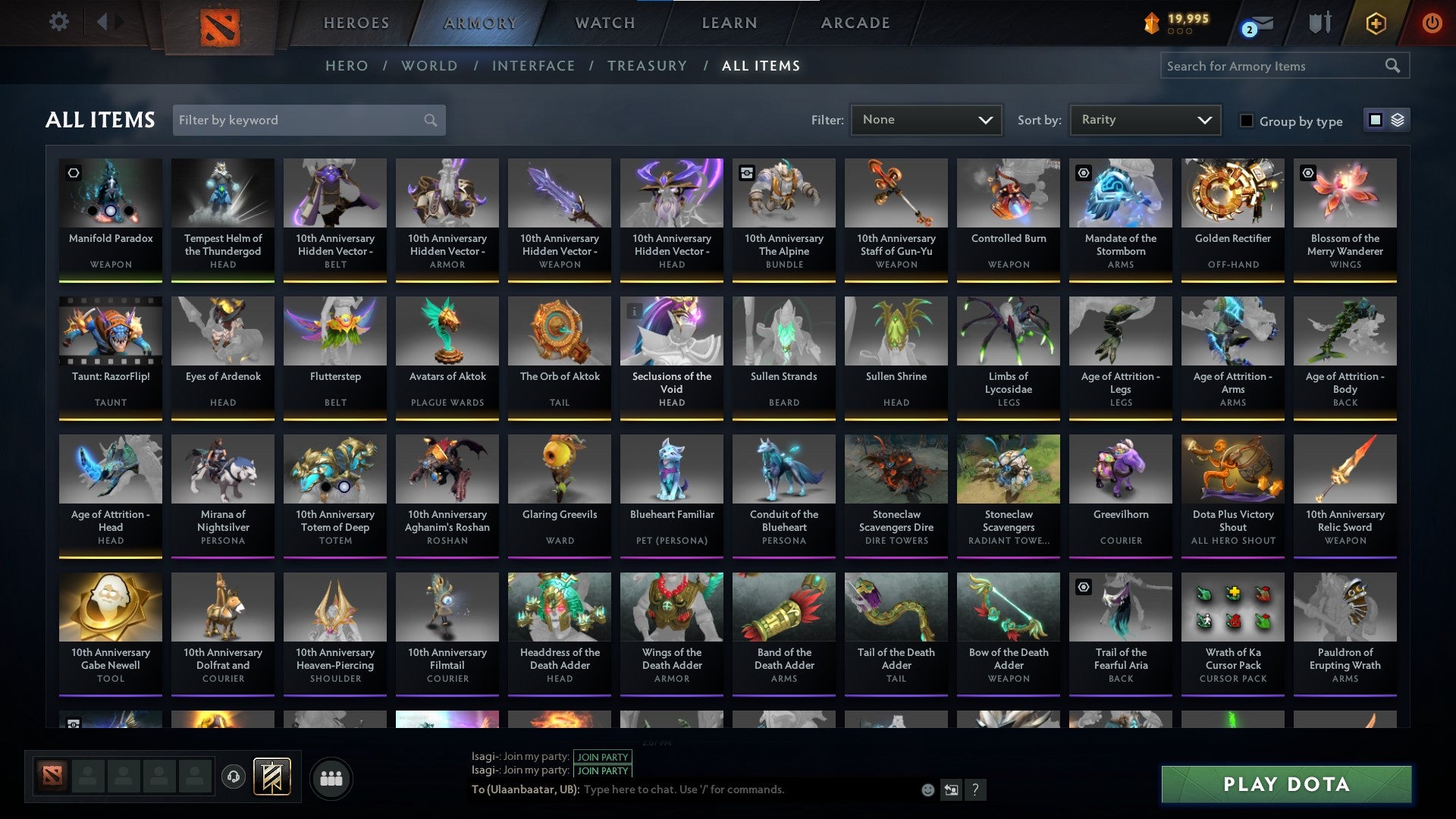Toggle the stacked layers view mode
Viewport: 1456px width, 819px height.
pos(1398,120)
